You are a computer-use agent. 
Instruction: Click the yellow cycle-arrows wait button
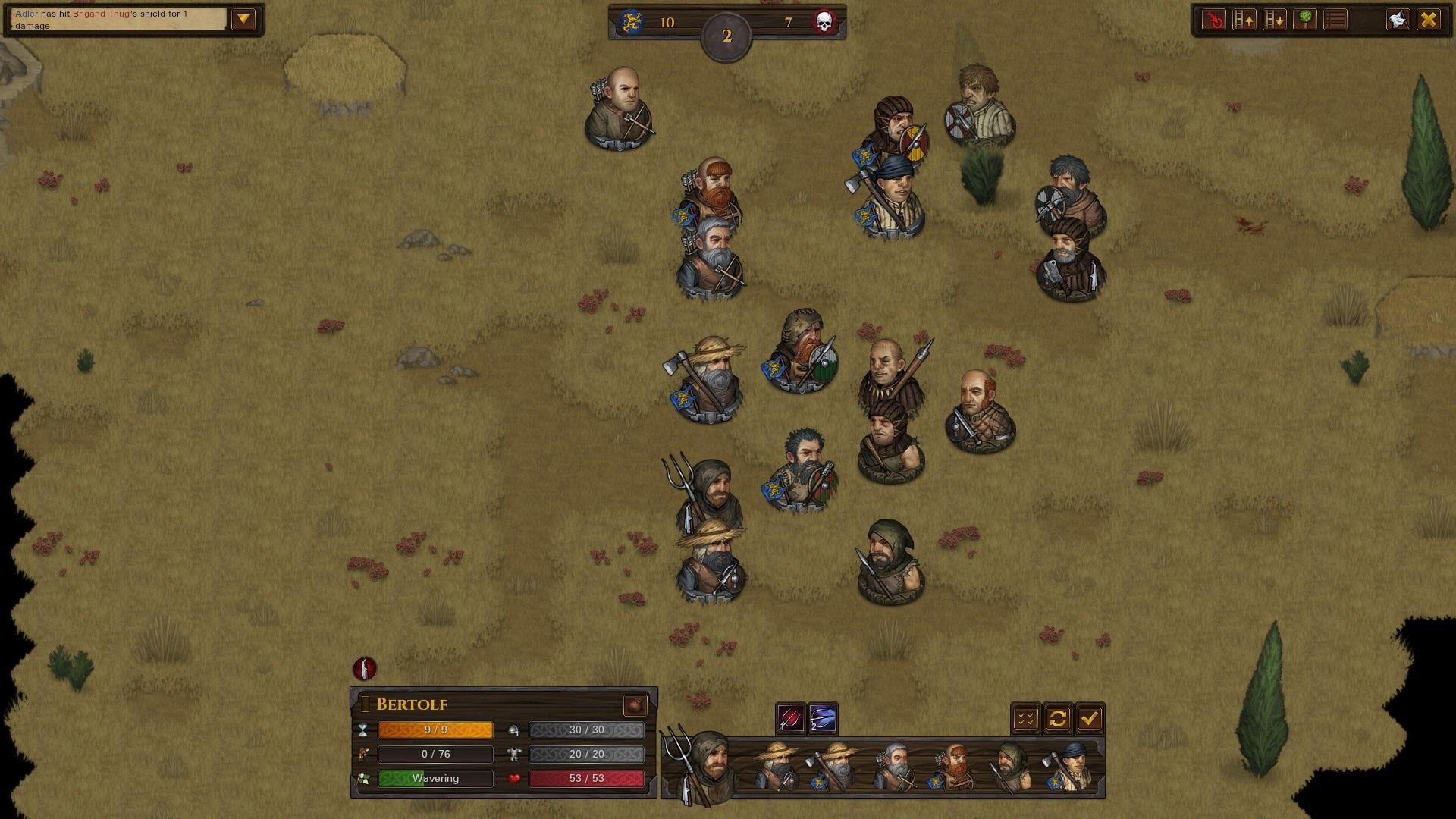pos(1058,718)
